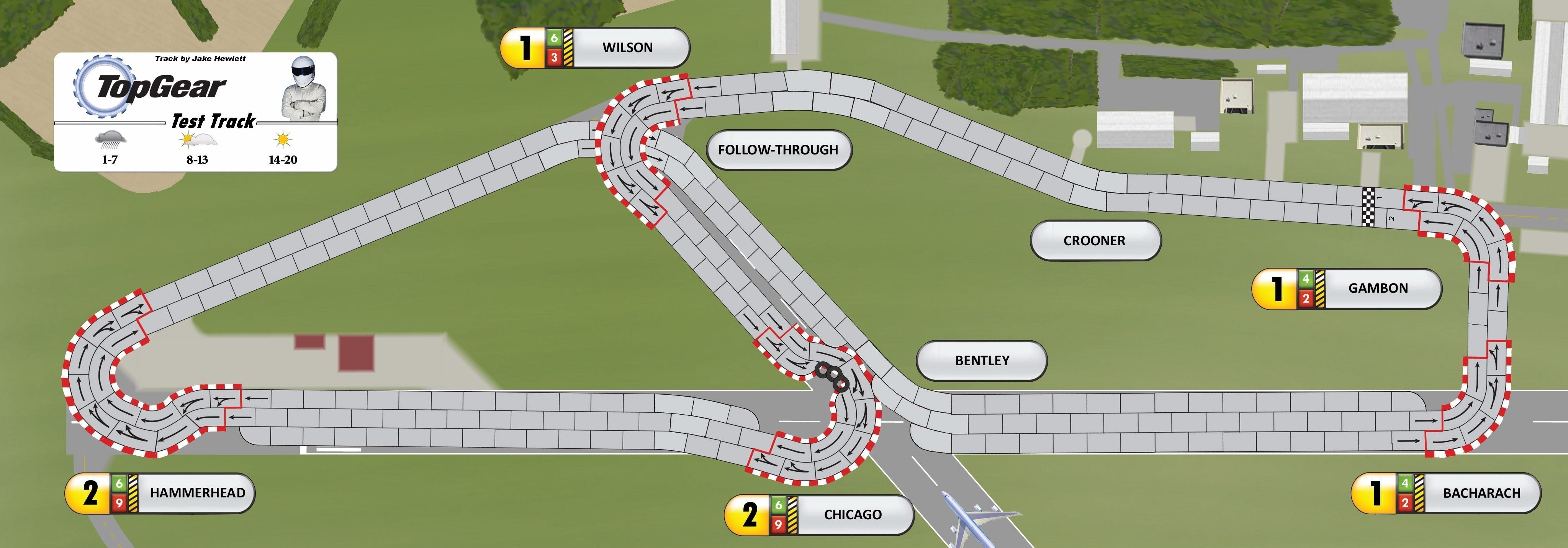
Task: Choose the Crooner corner label
Action: pos(1094,241)
